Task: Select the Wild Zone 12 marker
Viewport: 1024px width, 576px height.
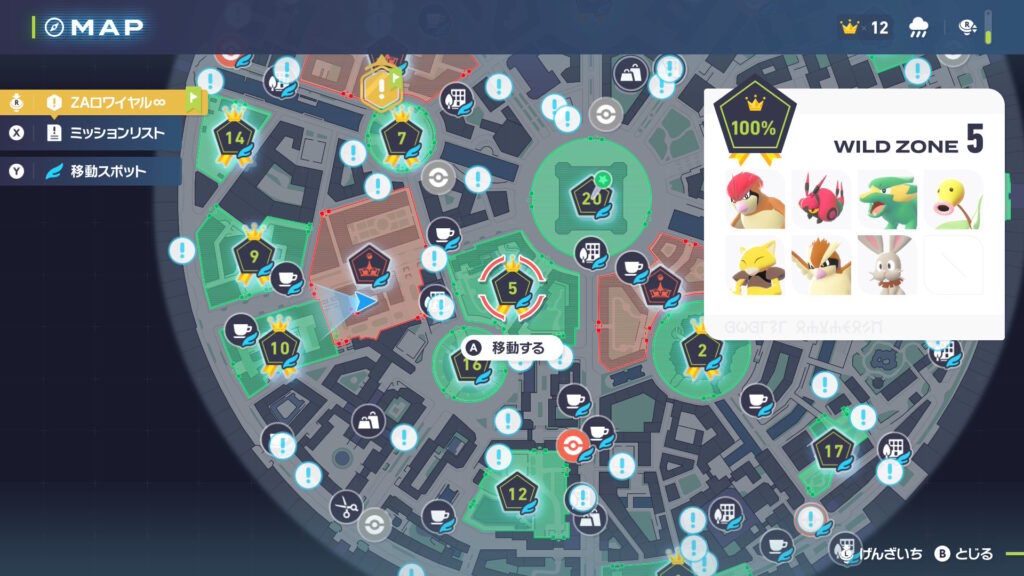Action: tap(517, 492)
